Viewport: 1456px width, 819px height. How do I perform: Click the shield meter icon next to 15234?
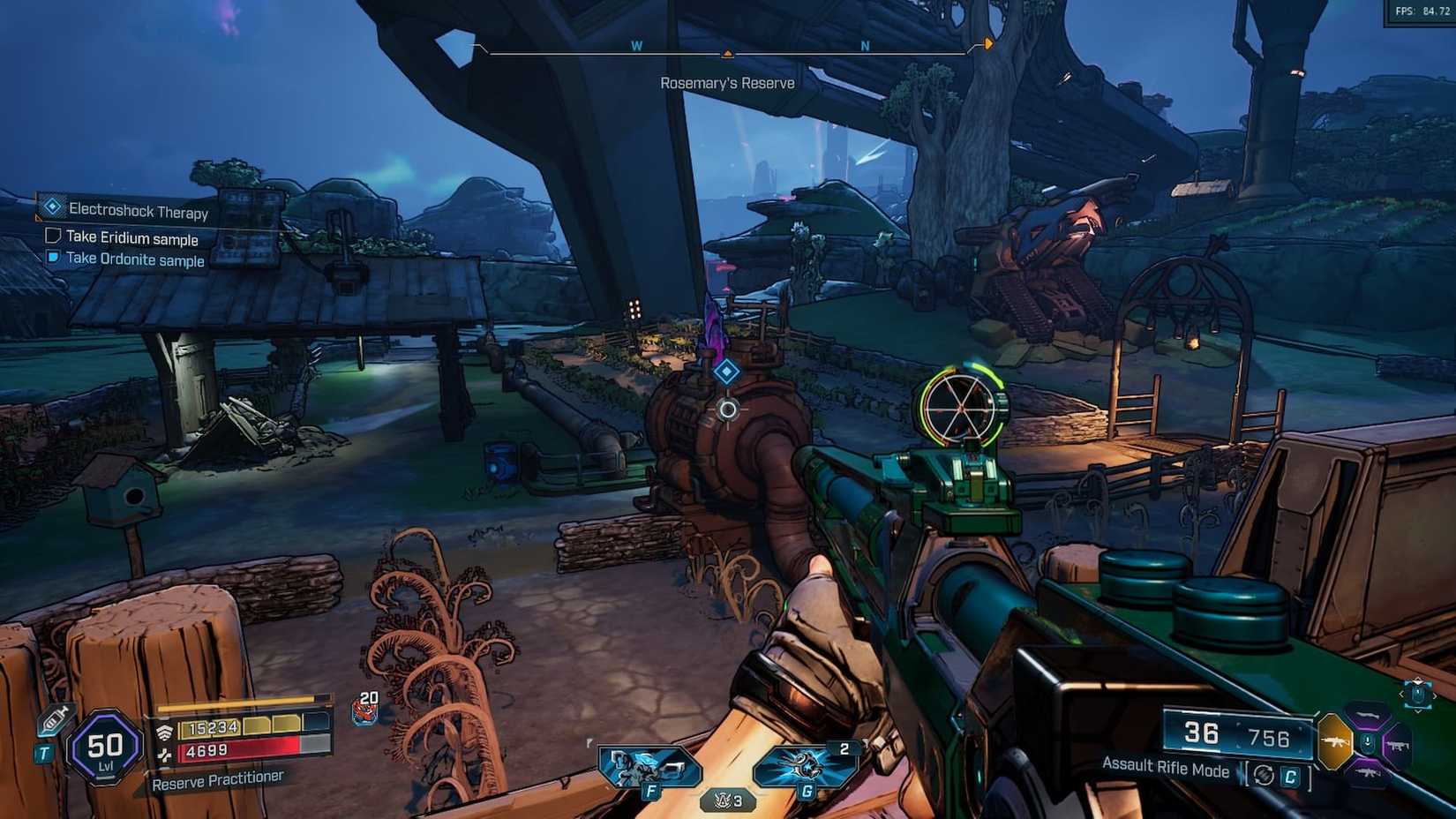point(166,731)
